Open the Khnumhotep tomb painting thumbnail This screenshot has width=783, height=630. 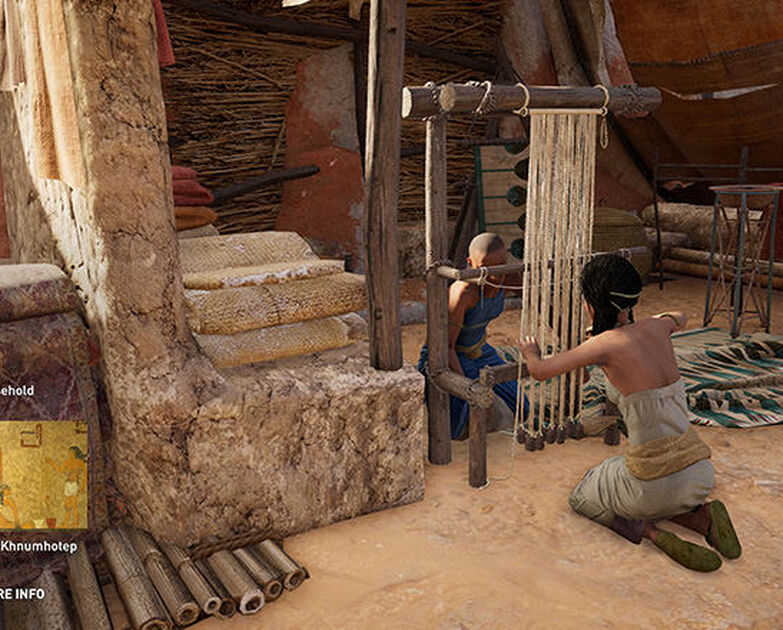point(43,474)
